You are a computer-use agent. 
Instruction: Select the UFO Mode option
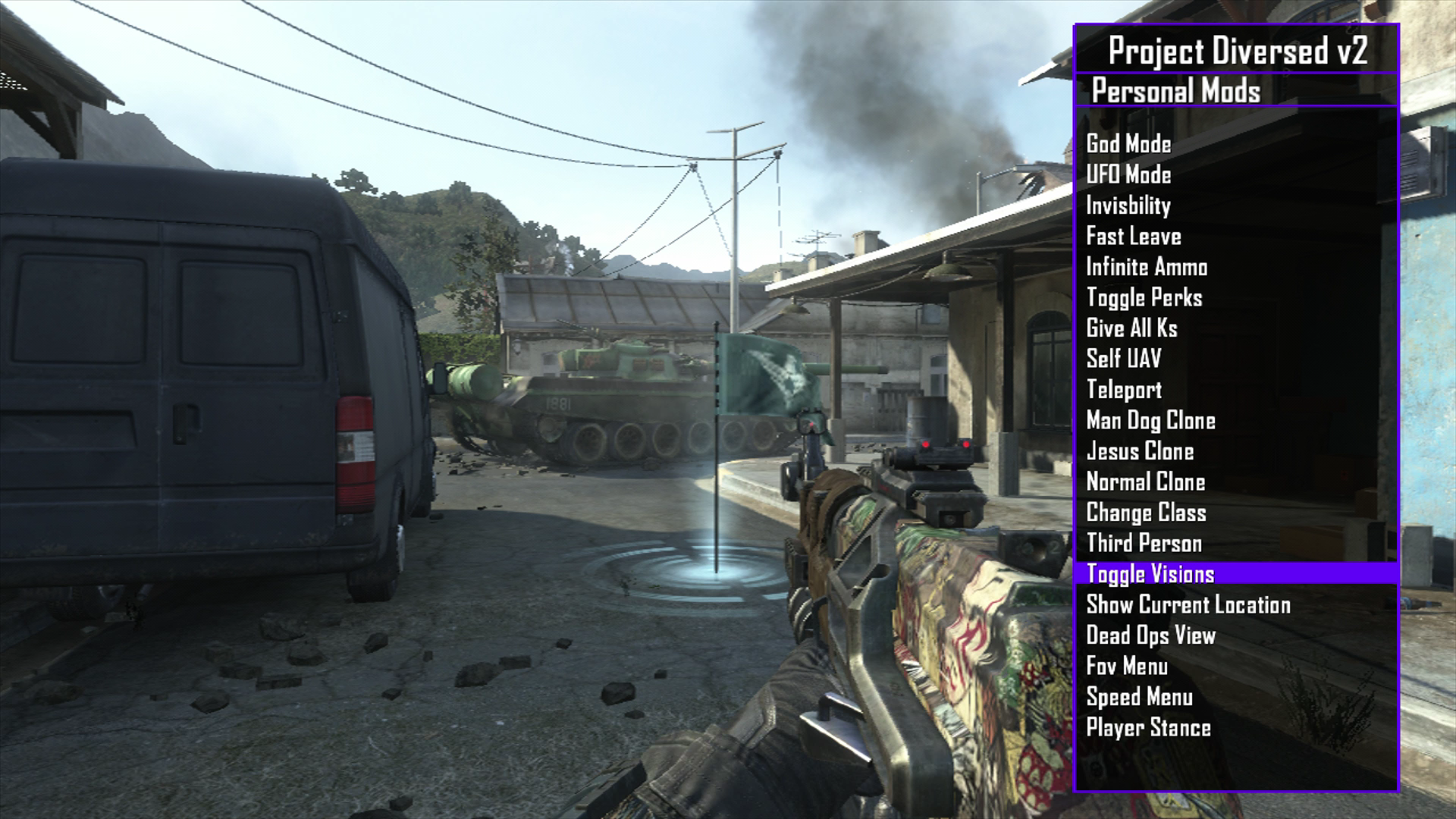1128,175
